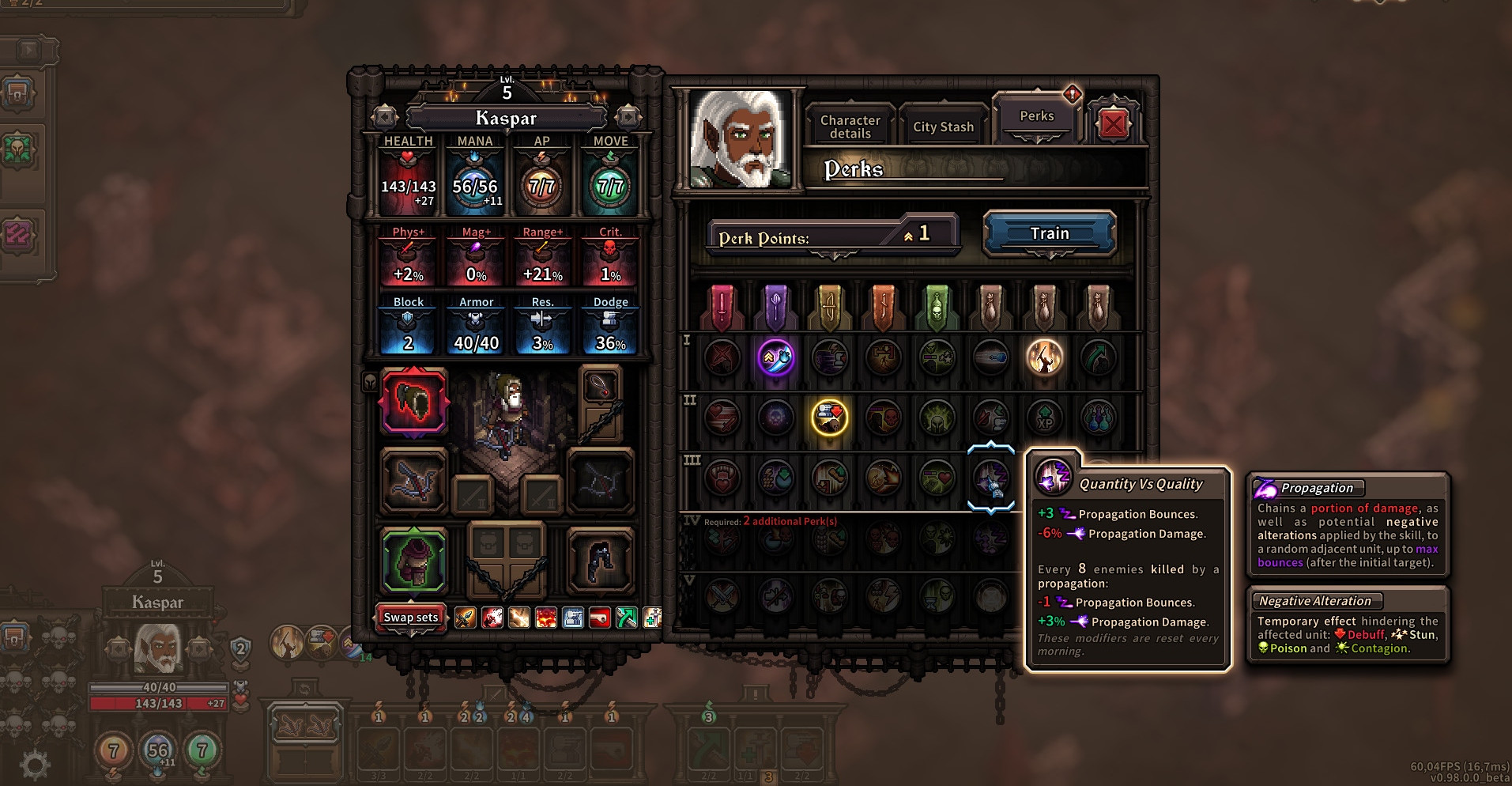Select the XP perk in tier II
The image size is (1512, 786).
point(1044,418)
